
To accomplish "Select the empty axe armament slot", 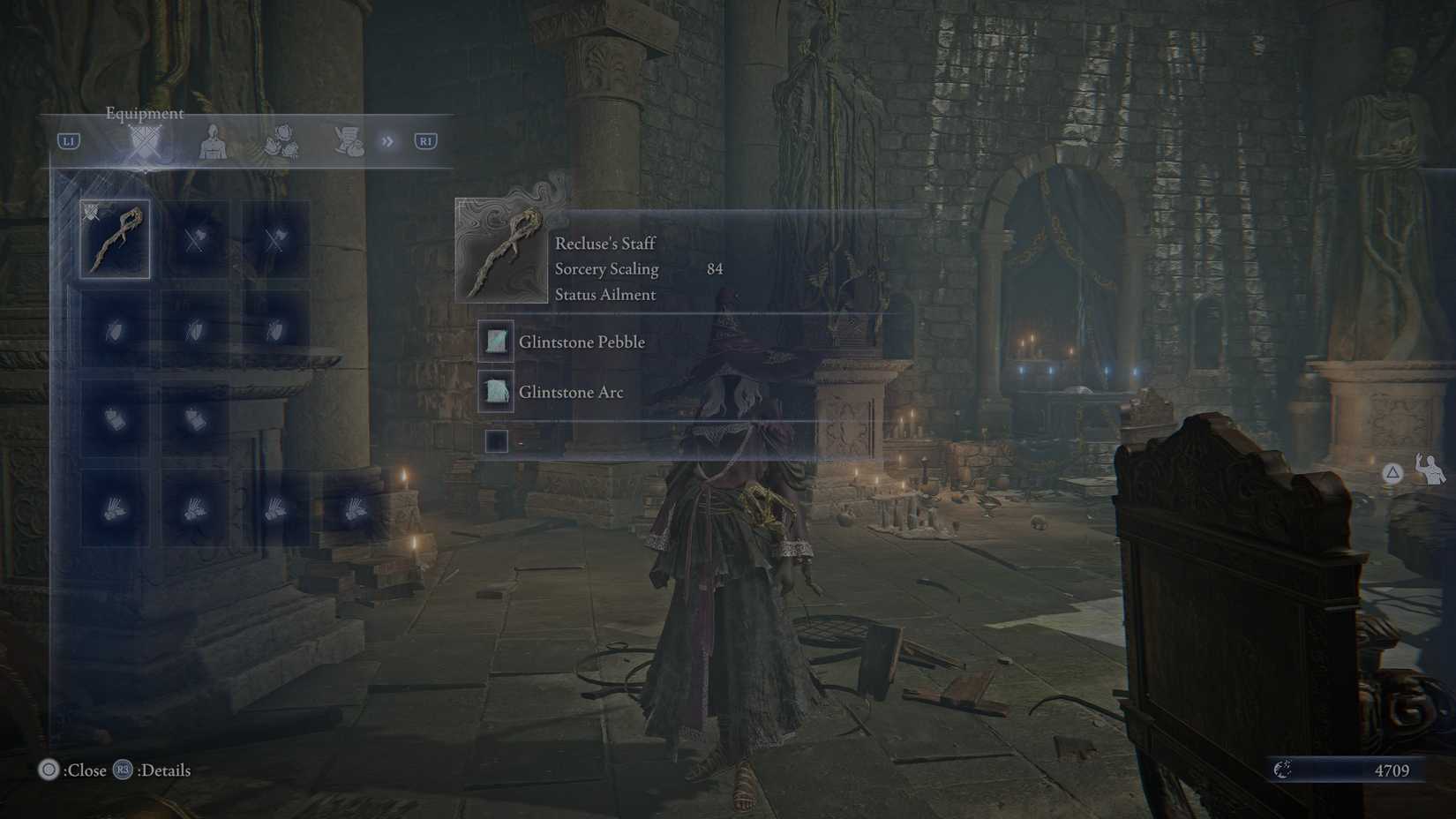I will pyautogui.click(x=196, y=240).
